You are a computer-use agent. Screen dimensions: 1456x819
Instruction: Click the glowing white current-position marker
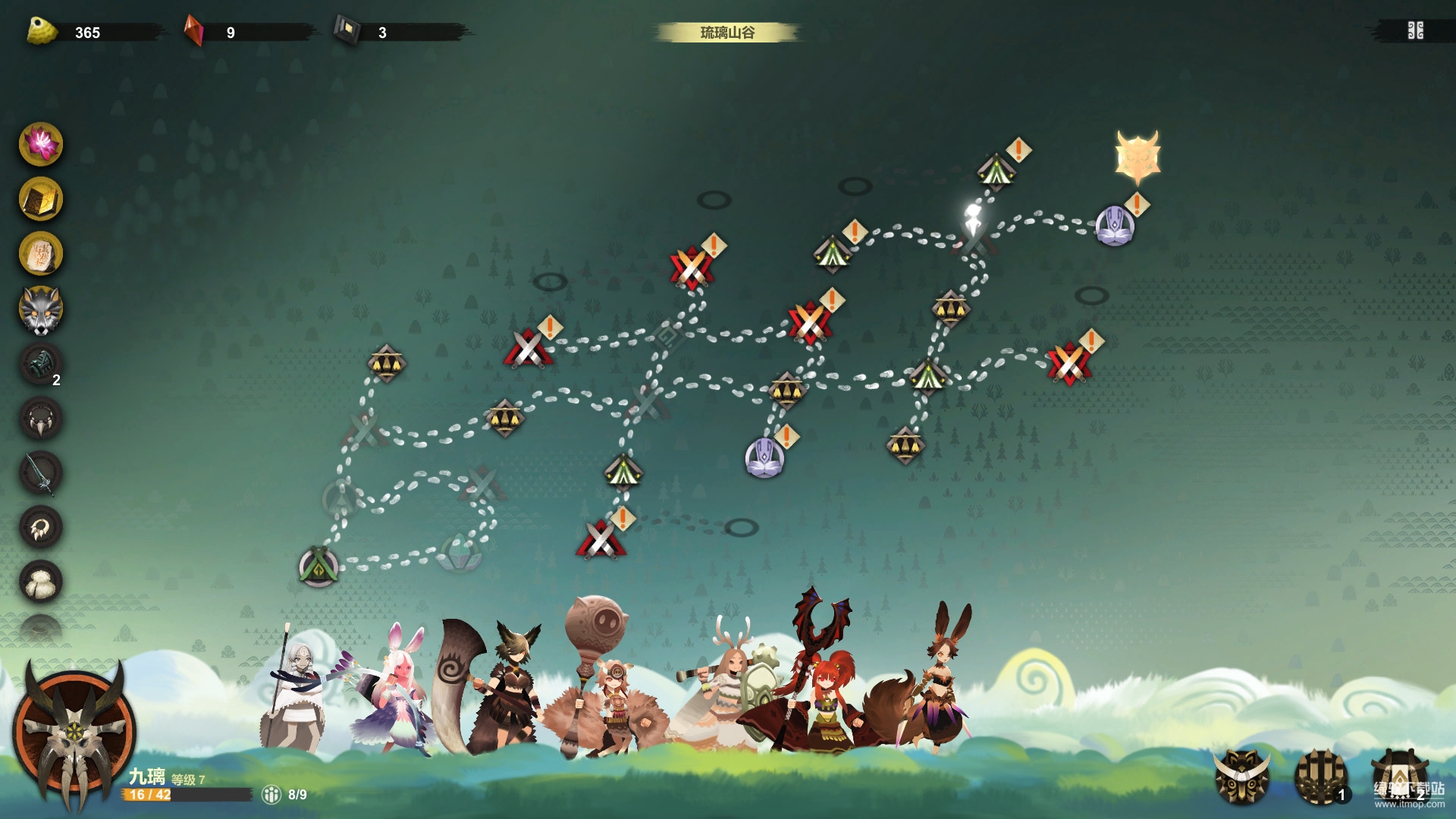coord(973,220)
